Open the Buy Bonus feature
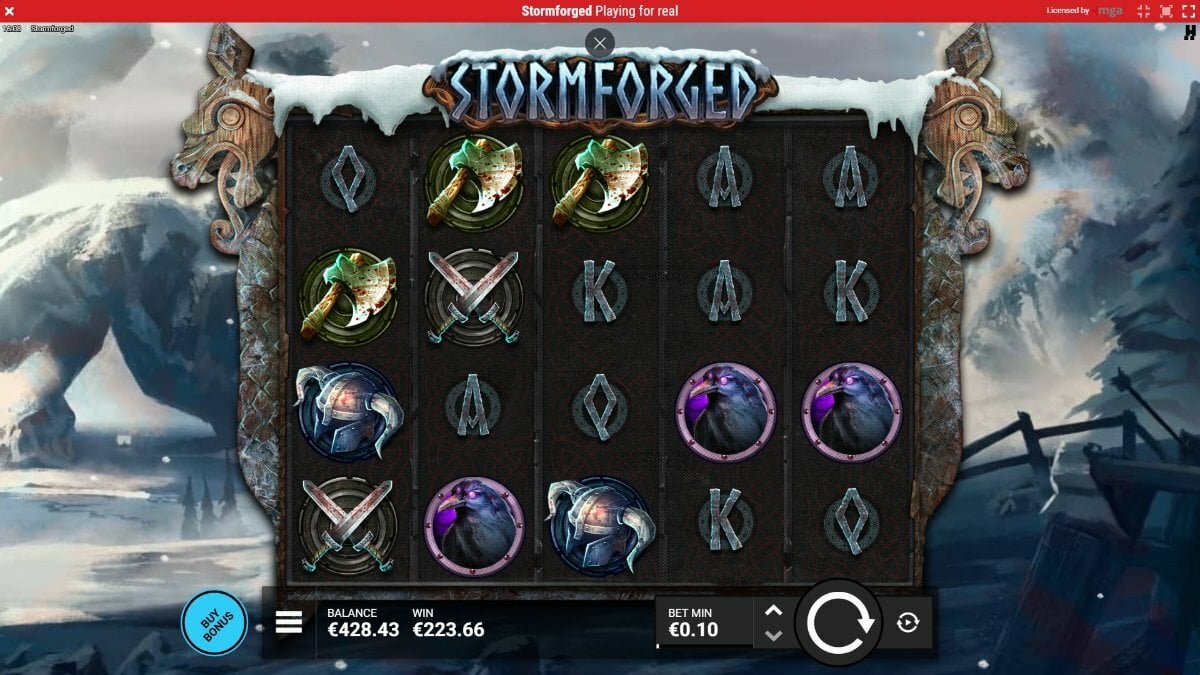This screenshot has height=675, width=1200. coord(214,622)
